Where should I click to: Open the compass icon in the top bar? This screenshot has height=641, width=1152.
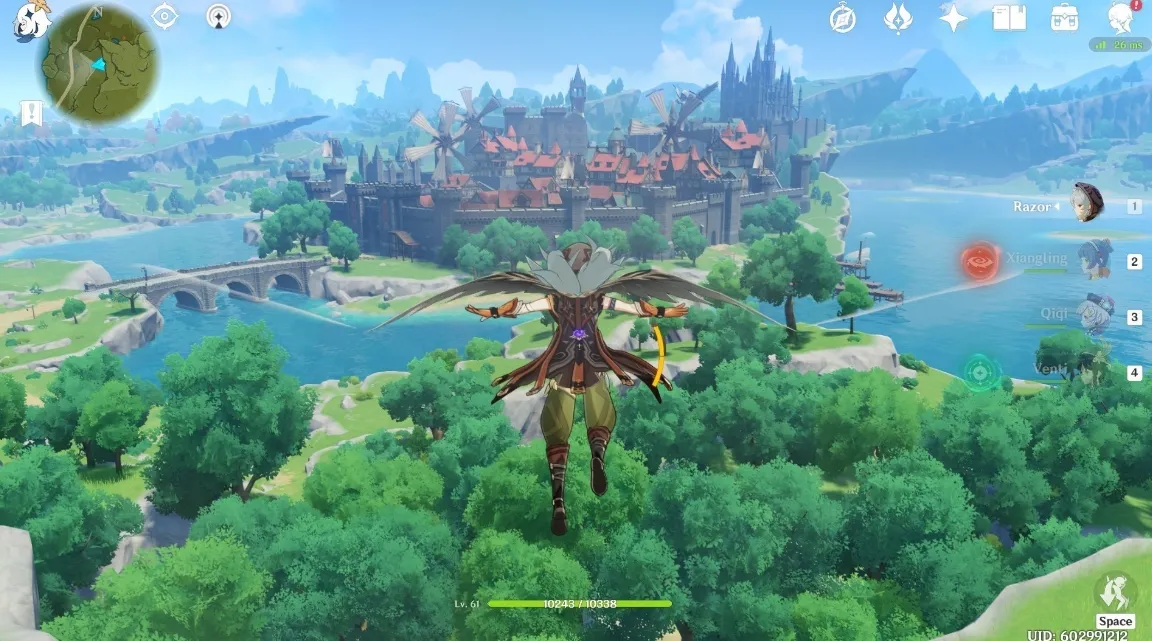coord(843,17)
